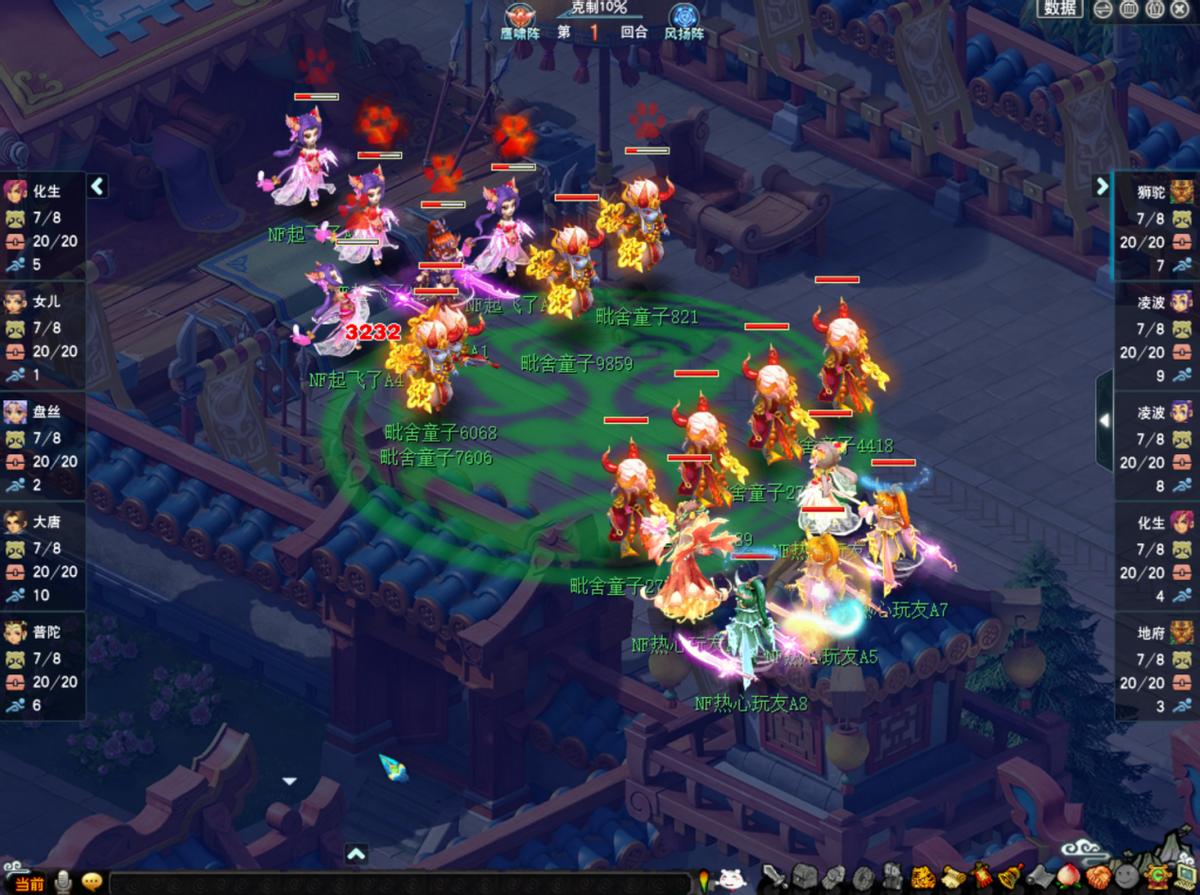Viewport: 1200px width, 895px height.
Task: Type in the chat input box
Action: click(x=400, y=883)
